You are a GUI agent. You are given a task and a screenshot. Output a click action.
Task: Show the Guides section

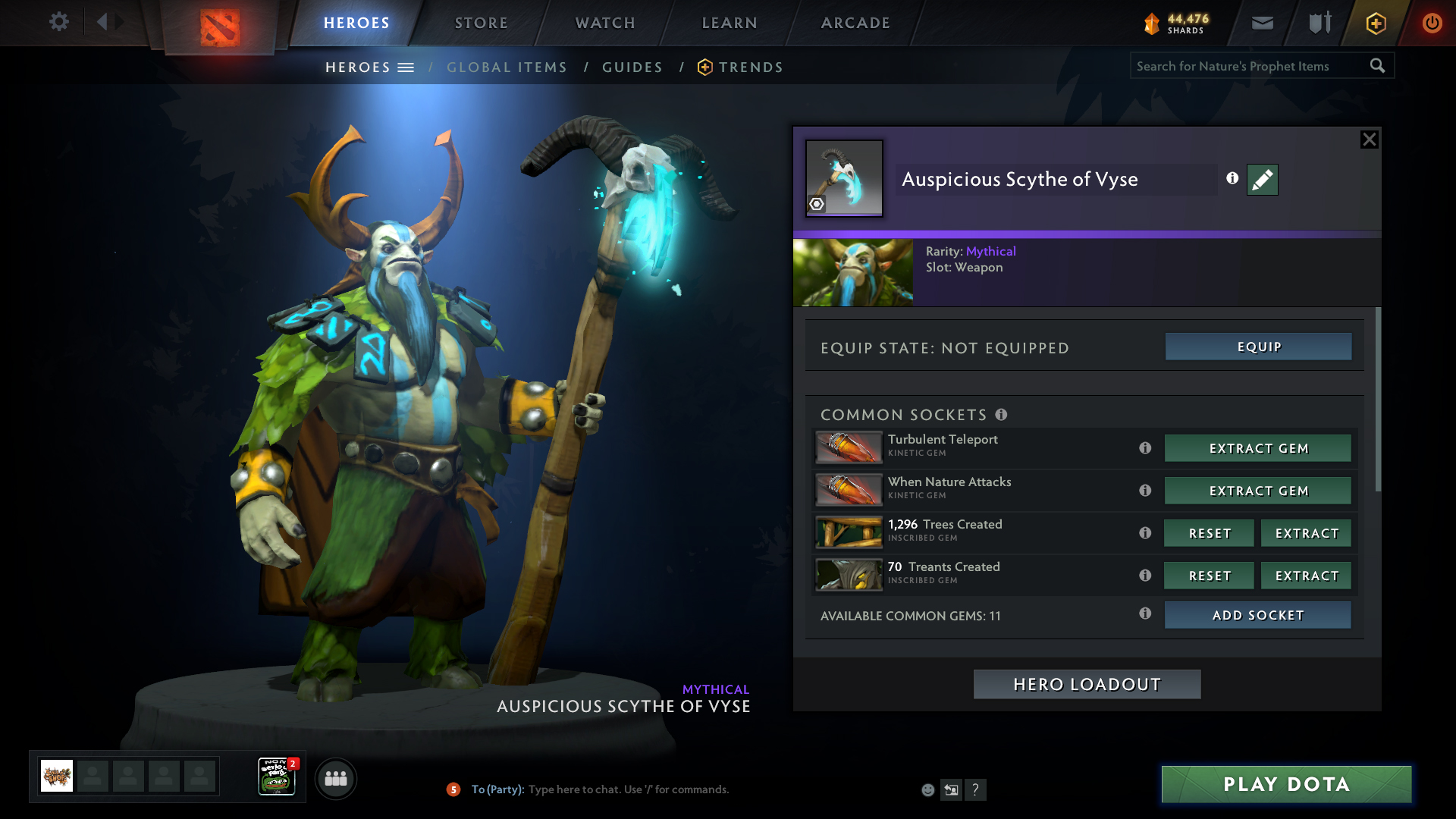[632, 67]
